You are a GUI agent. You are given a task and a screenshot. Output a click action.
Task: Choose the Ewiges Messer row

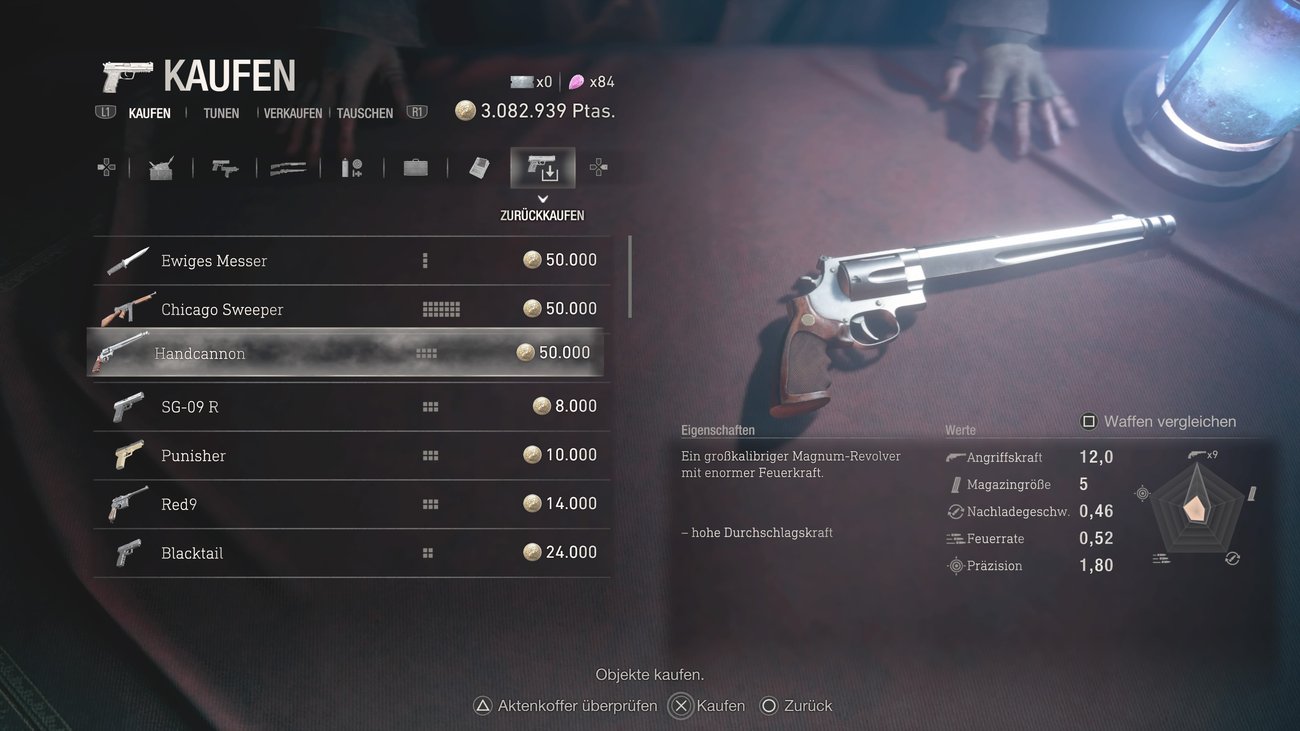(350, 261)
